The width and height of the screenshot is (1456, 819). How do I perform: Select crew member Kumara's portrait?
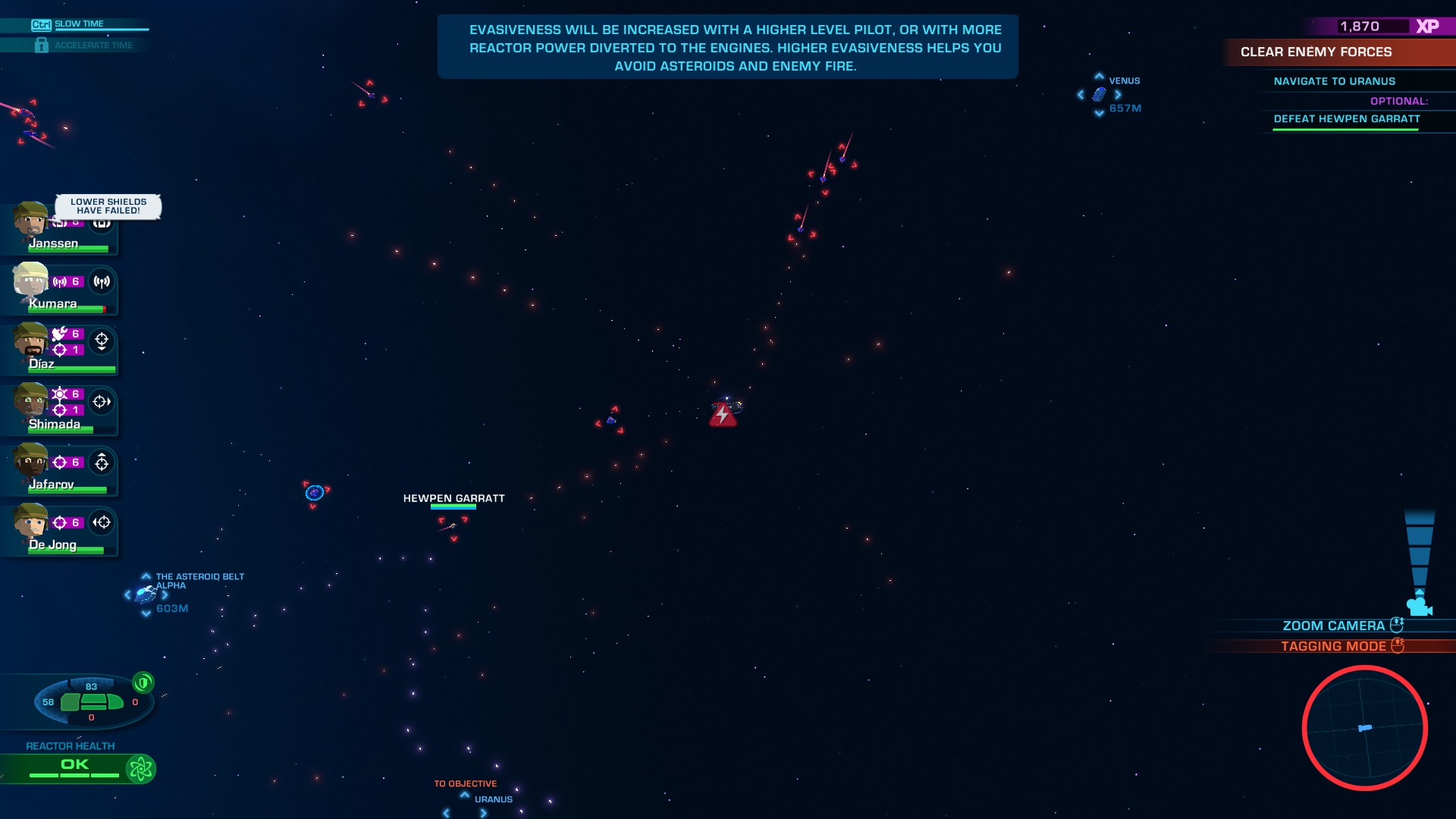(30, 282)
